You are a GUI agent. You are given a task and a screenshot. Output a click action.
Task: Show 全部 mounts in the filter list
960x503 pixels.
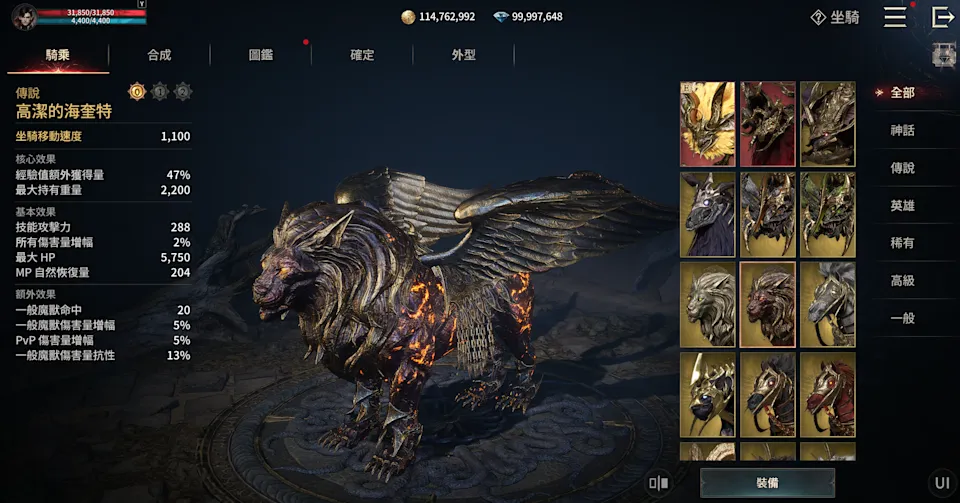[902, 93]
